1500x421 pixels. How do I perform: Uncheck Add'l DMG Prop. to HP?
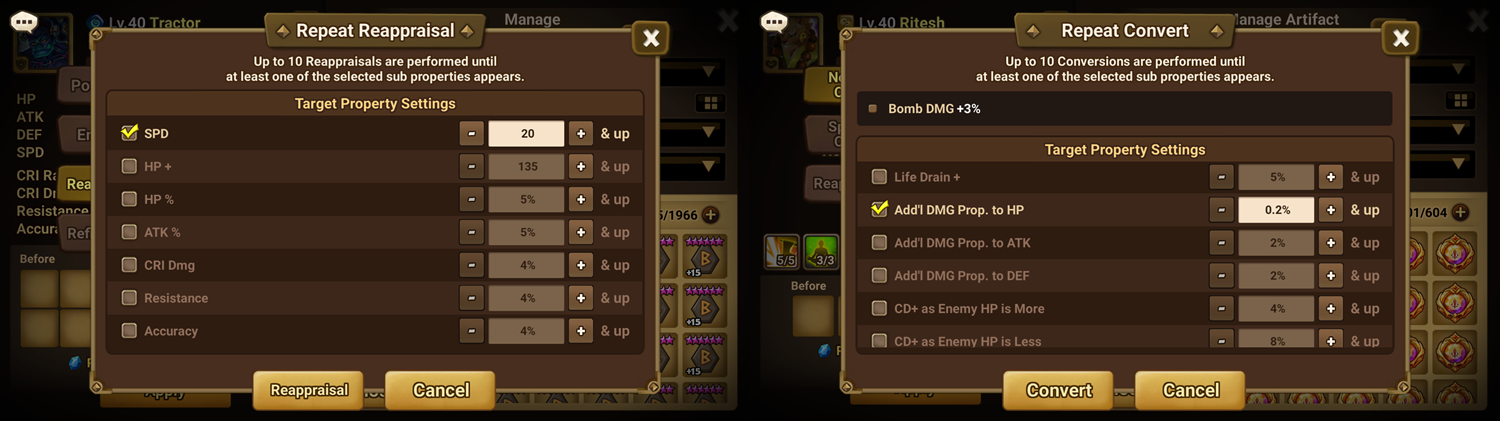(879, 210)
